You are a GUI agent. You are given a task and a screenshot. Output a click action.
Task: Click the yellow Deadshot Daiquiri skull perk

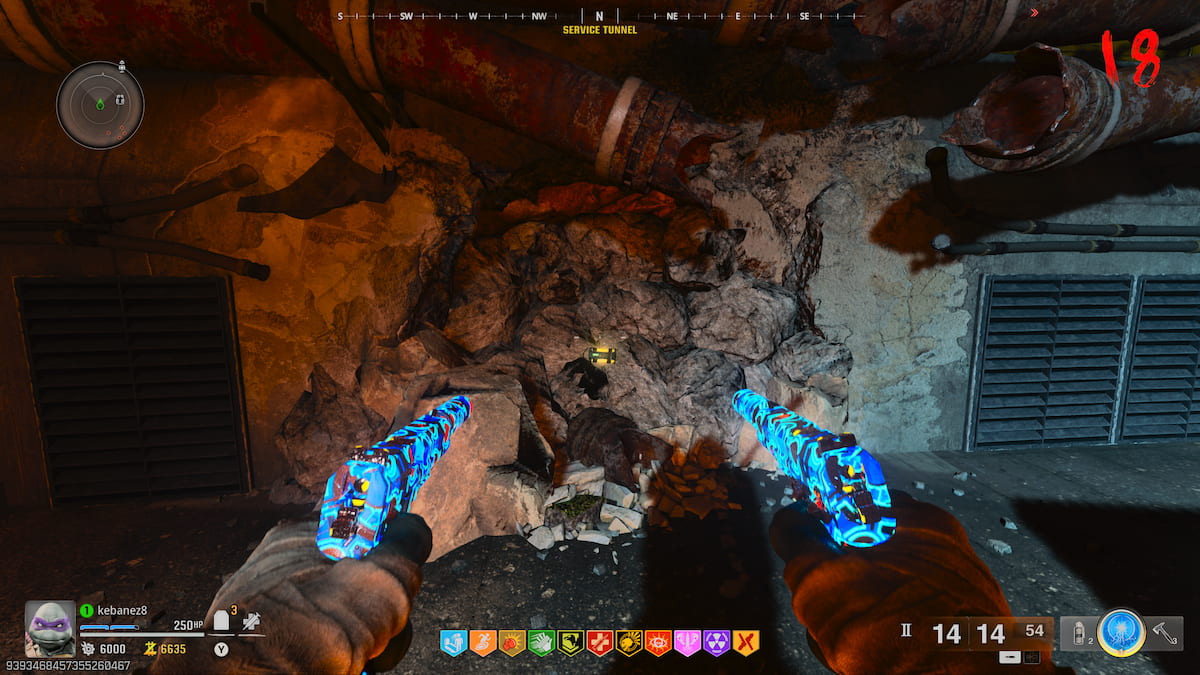pyautogui.click(x=629, y=643)
